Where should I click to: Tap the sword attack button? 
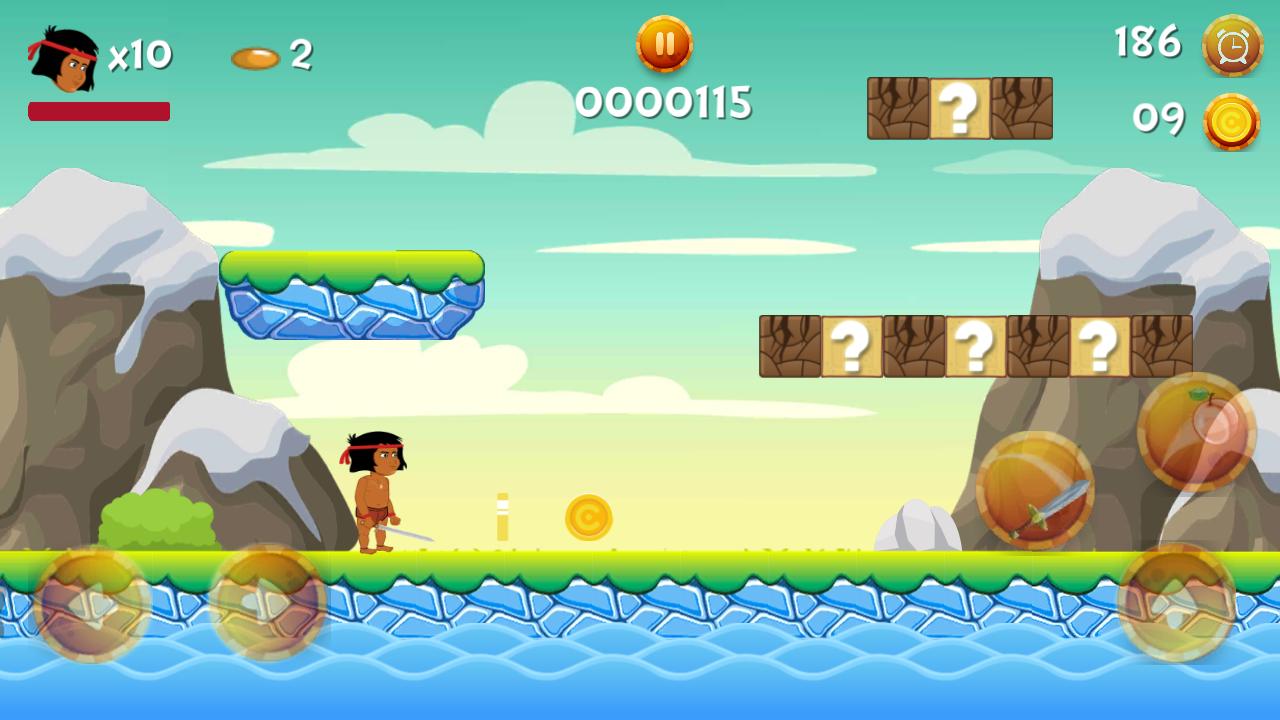(1040, 490)
